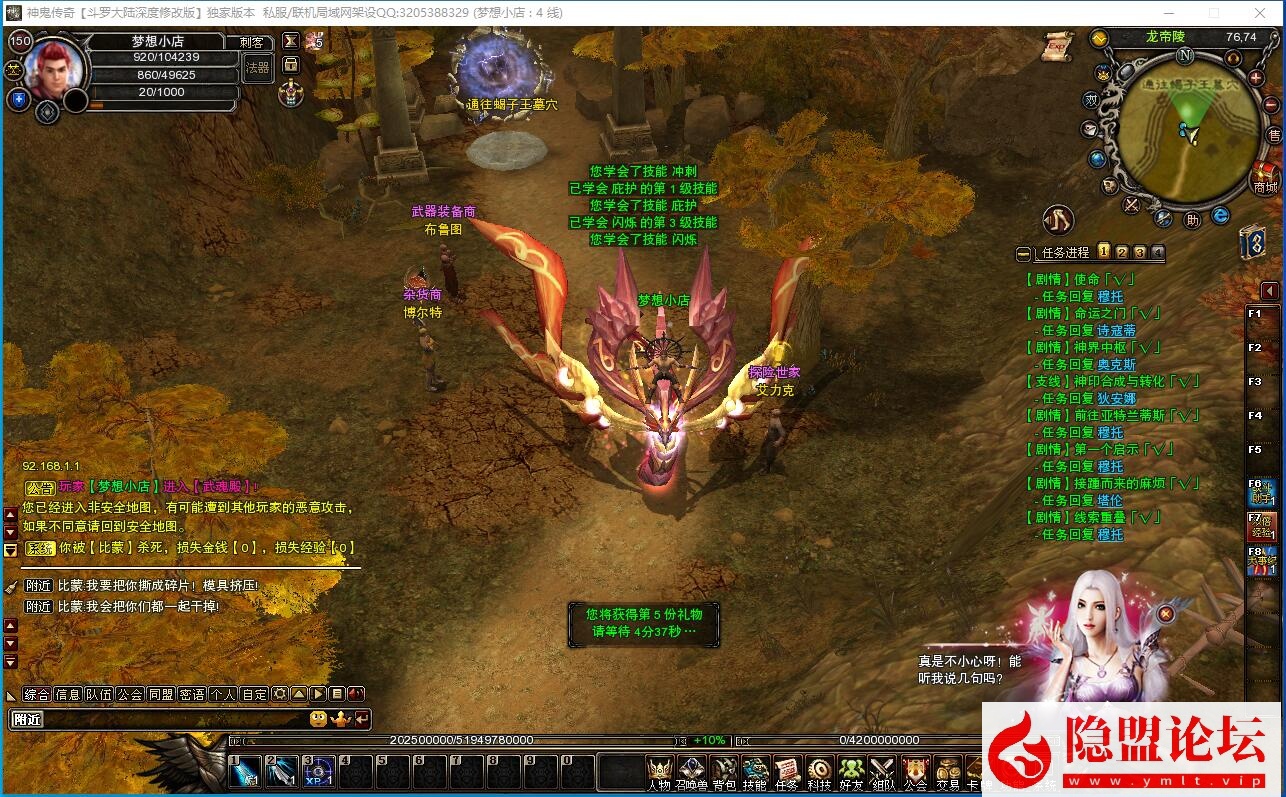This screenshot has width=1286, height=797.
Task: Click the 法器 button beside the player bars
Action: (257, 68)
